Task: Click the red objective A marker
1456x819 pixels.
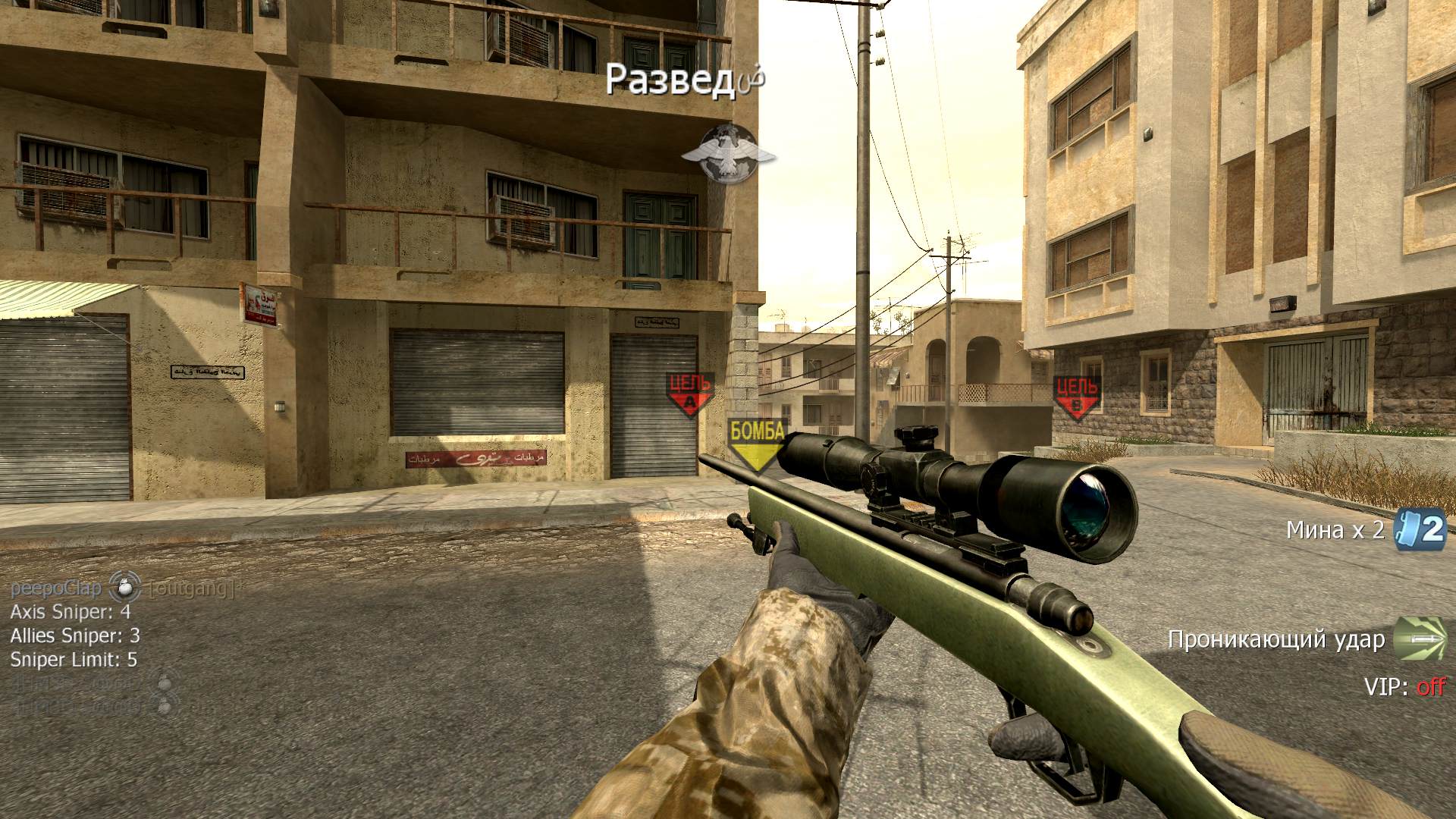Action: (689, 394)
